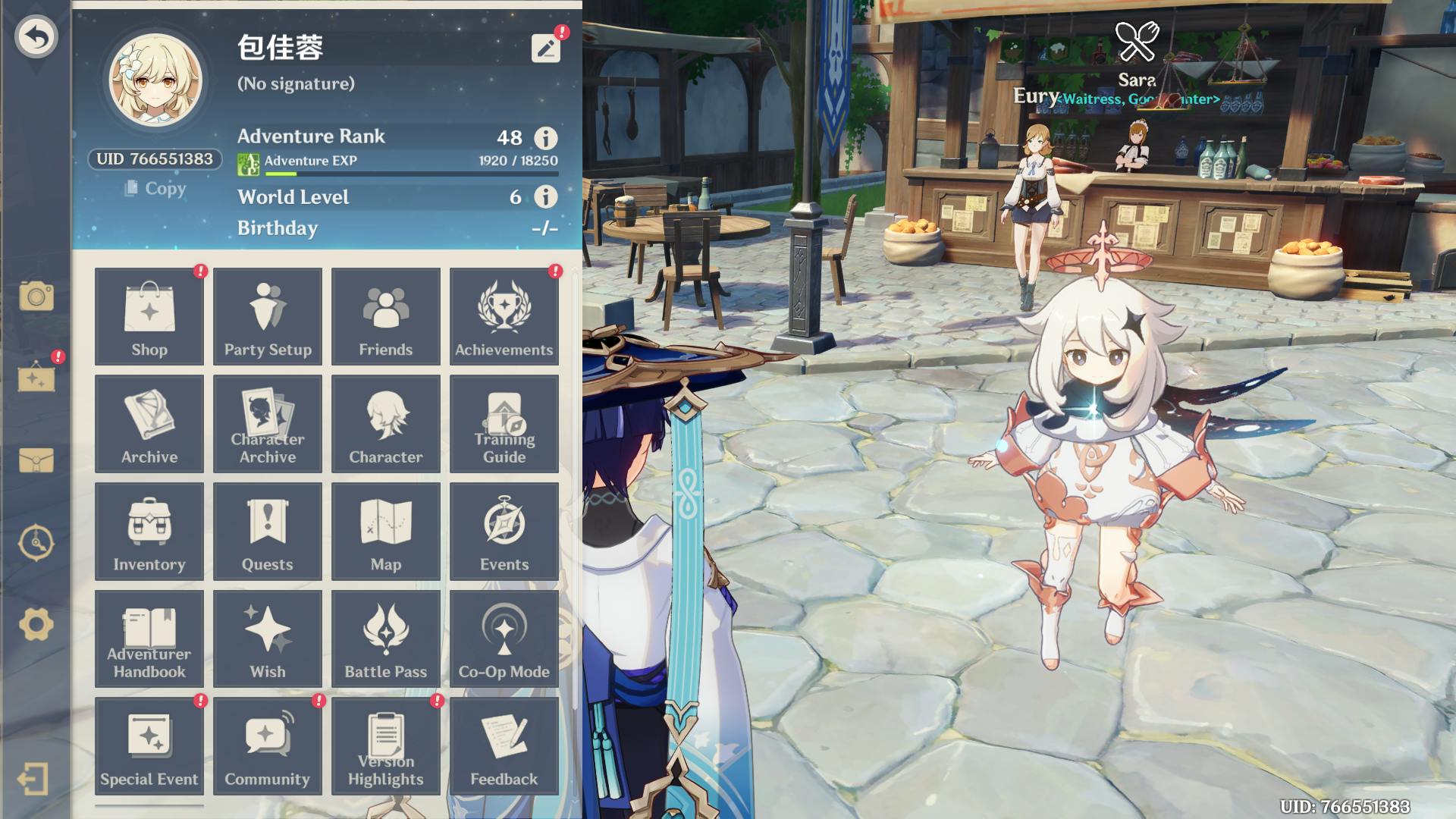Open the Training Guide
This screenshot has height=819, width=1456.
tap(504, 424)
